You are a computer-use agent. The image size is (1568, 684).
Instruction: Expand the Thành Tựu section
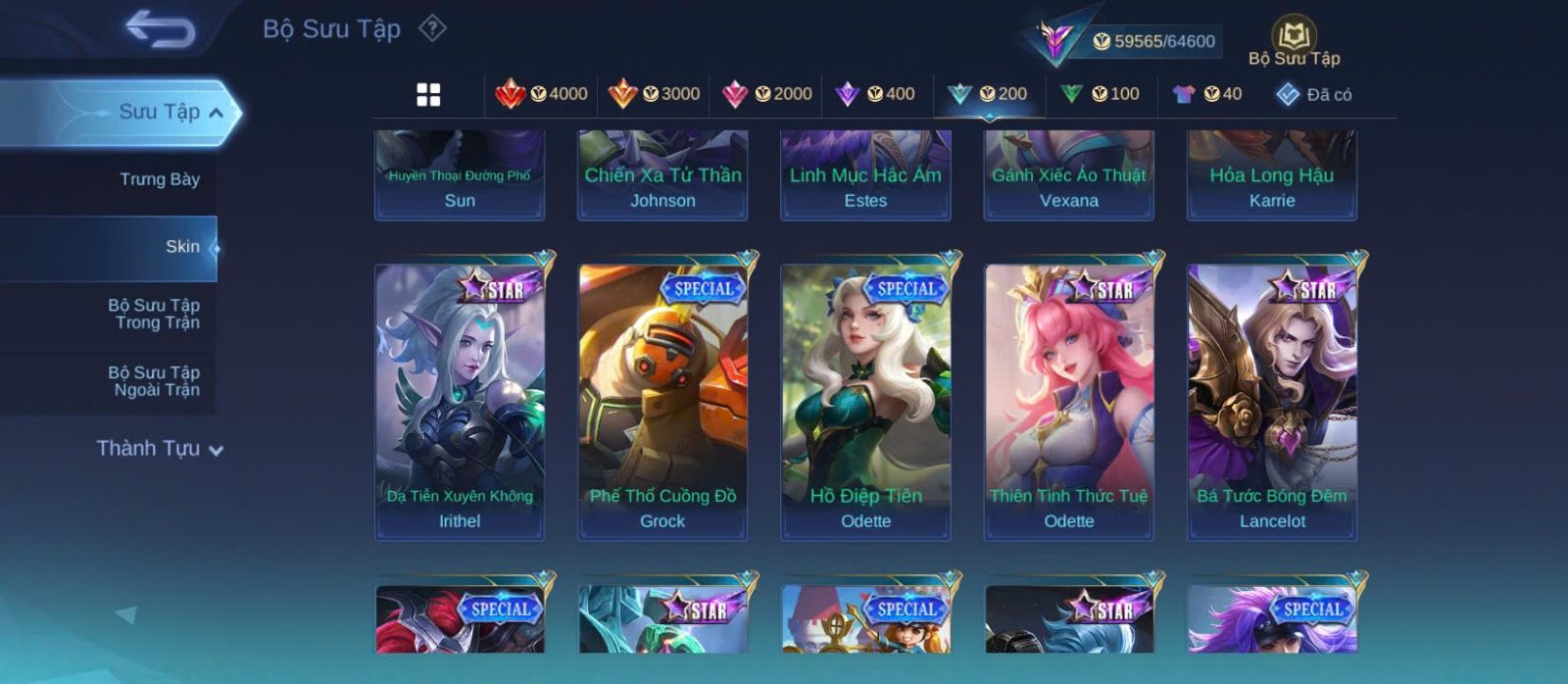tap(160, 449)
